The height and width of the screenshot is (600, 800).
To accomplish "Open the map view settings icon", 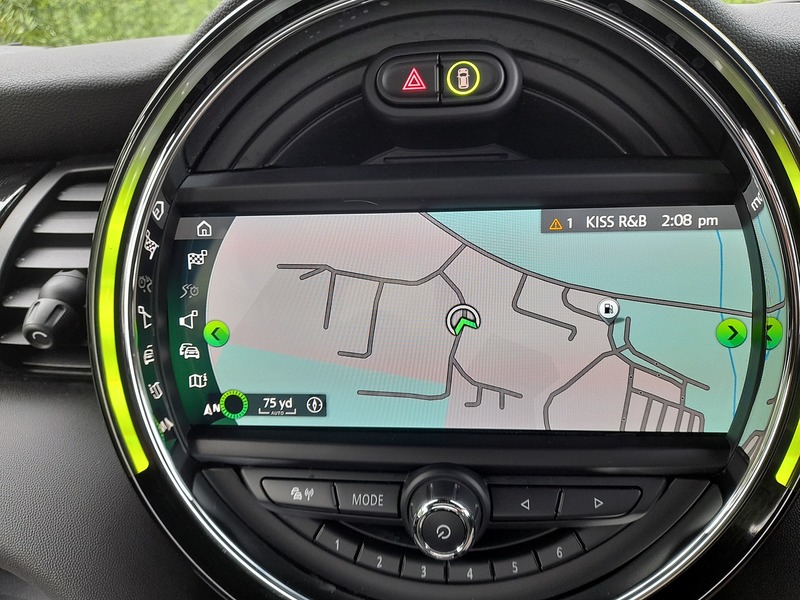I will (196, 381).
